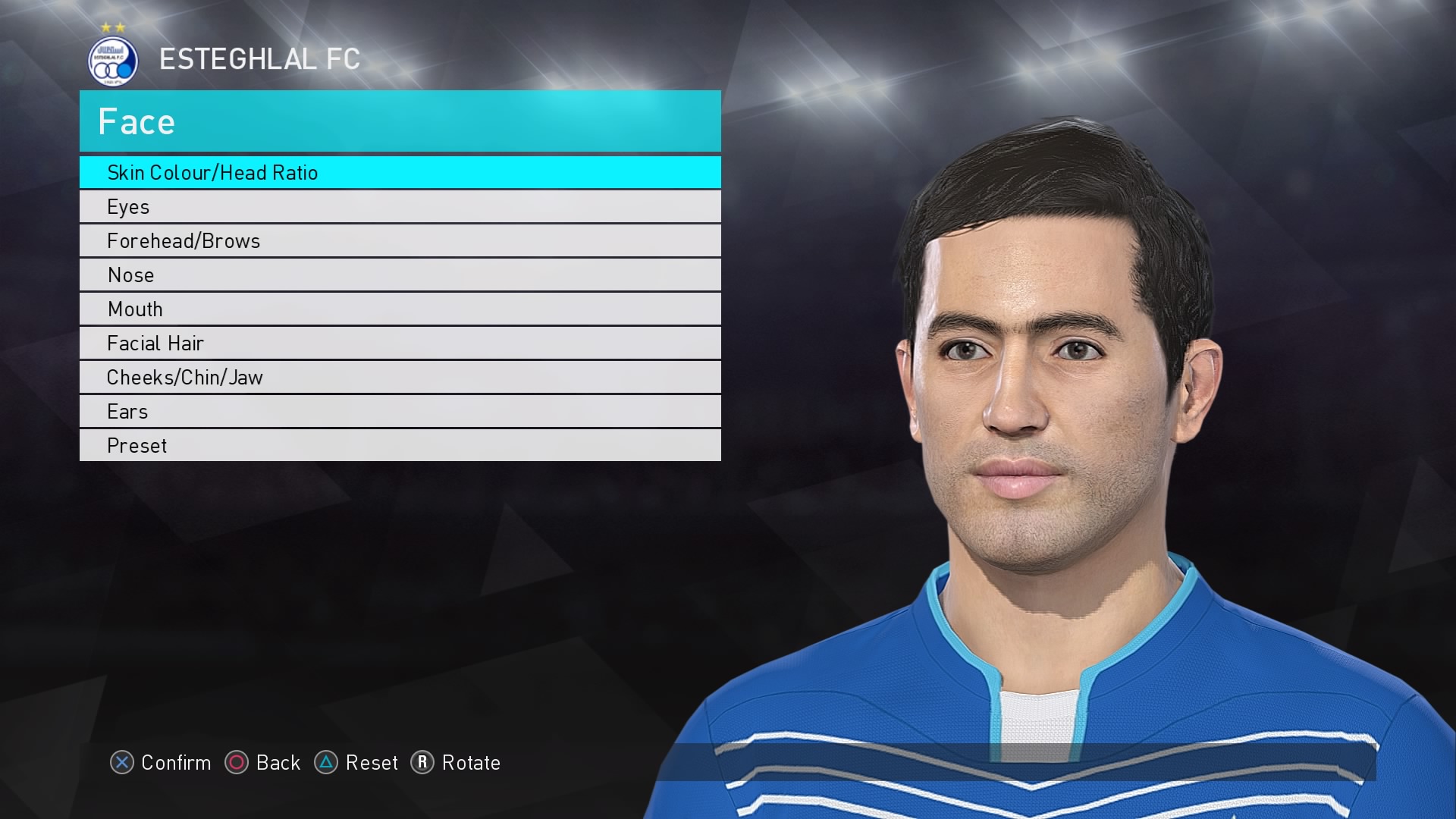Screen dimensions: 1456x819
Task: Click the Face section header
Action: pos(136,121)
